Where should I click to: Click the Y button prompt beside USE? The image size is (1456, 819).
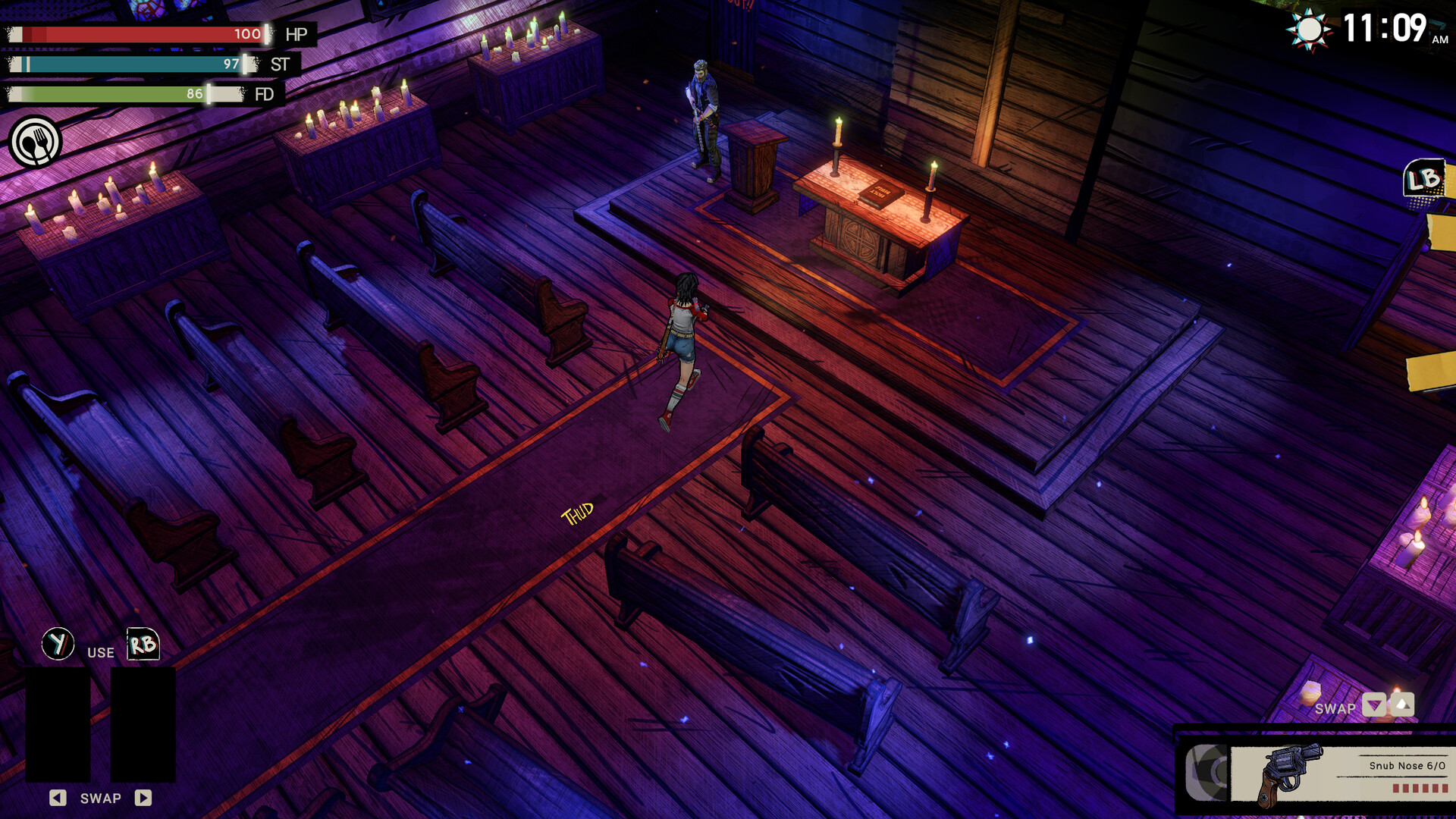coord(58,642)
